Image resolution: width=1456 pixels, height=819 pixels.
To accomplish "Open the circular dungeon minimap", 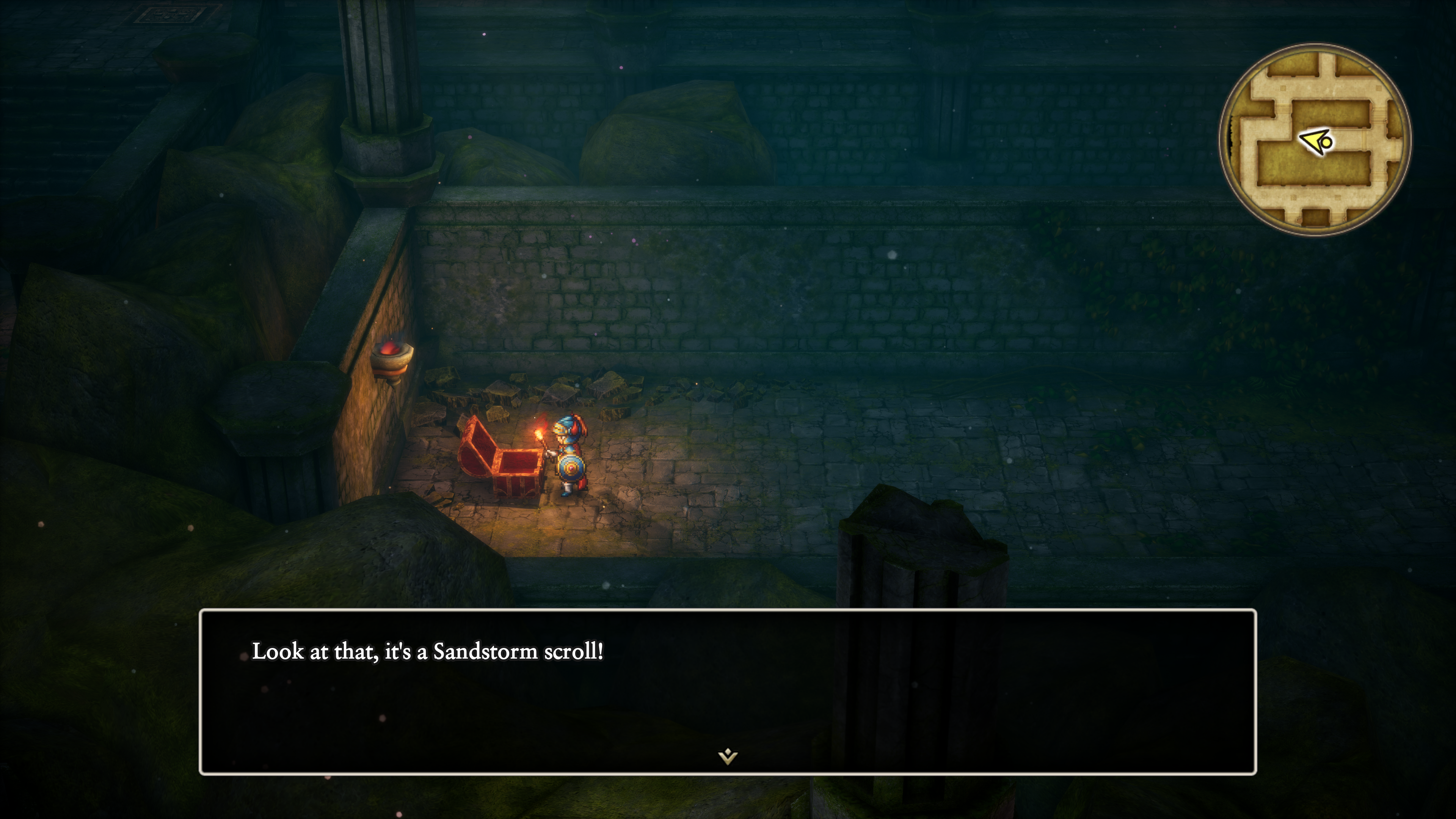I will pyautogui.click(x=1315, y=140).
